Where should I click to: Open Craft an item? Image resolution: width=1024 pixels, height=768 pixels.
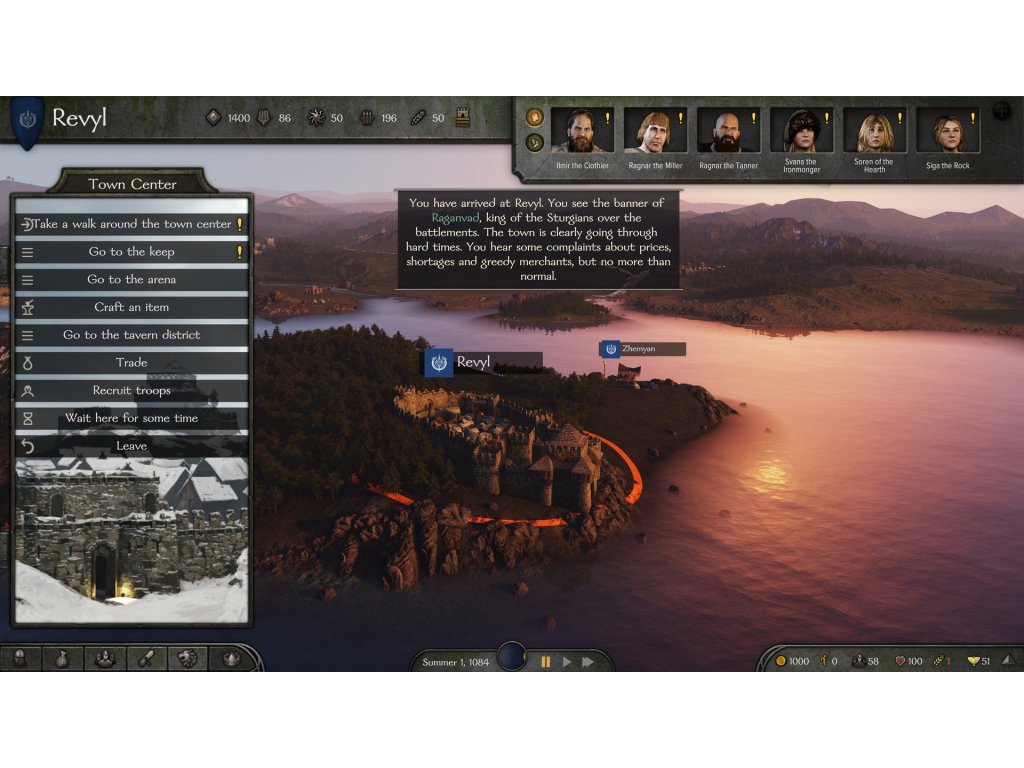point(132,307)
